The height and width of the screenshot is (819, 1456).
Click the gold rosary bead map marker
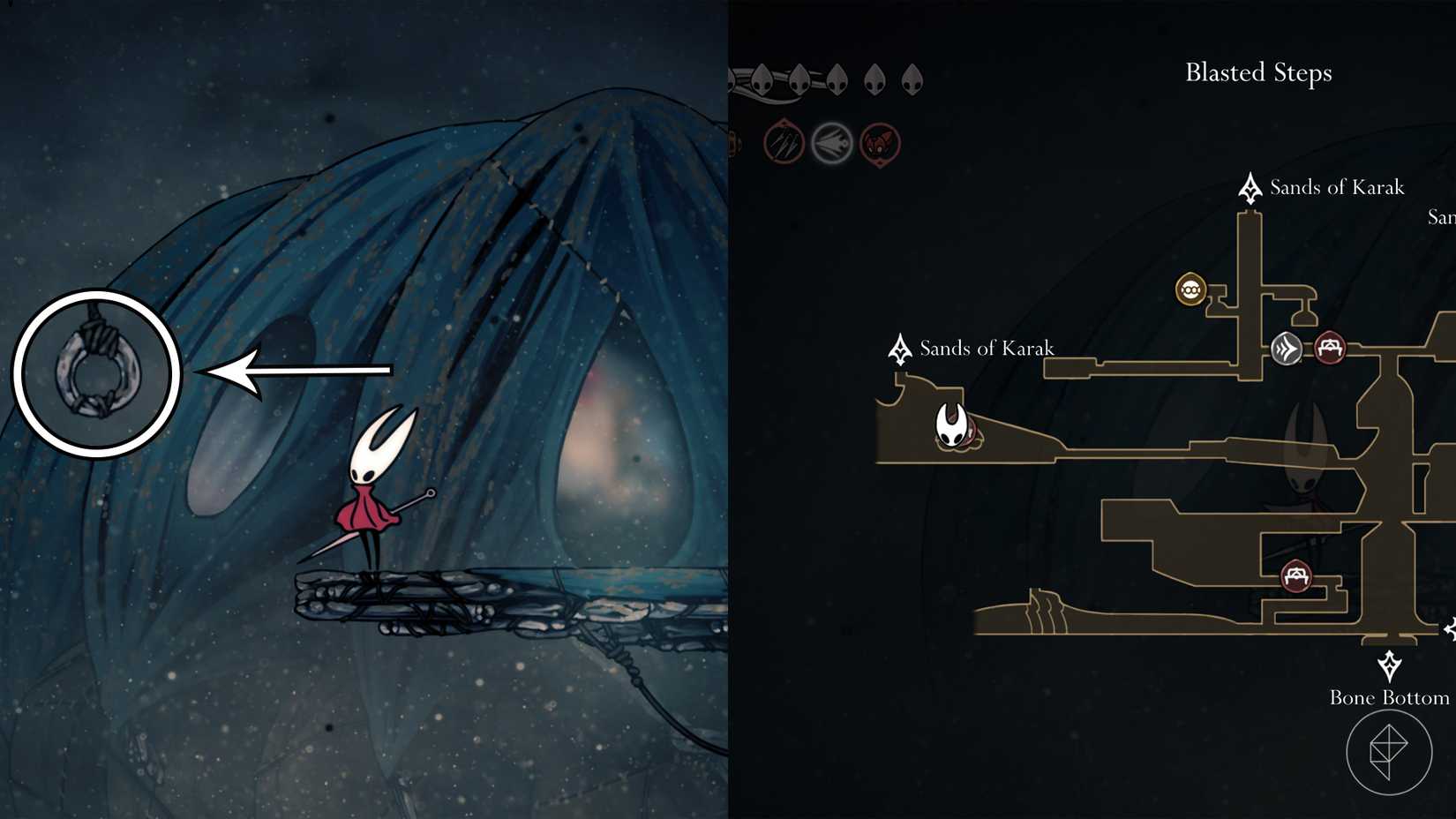point(1190,289)
